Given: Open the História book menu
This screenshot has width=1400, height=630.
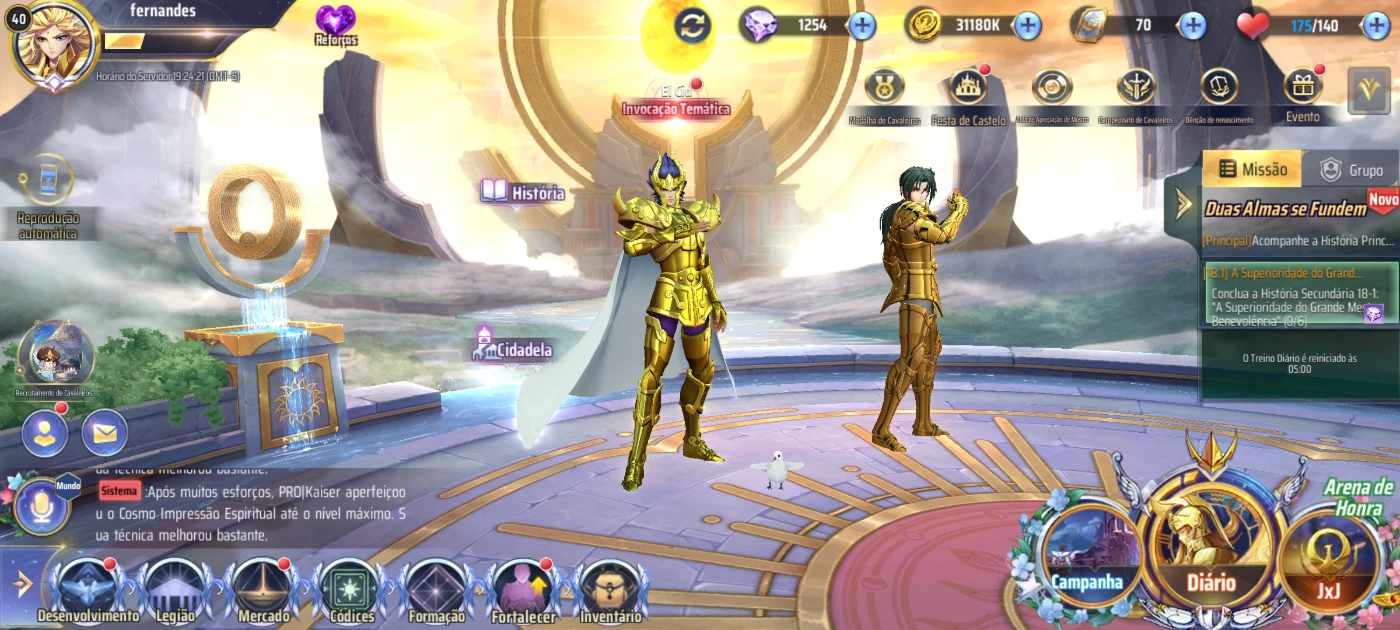Looking at the screenshot, I should [523, 192].
